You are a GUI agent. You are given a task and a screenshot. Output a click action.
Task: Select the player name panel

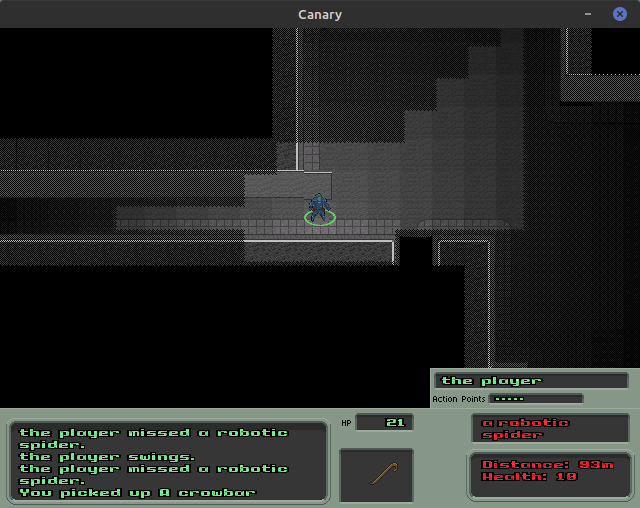tap(531, 380)
